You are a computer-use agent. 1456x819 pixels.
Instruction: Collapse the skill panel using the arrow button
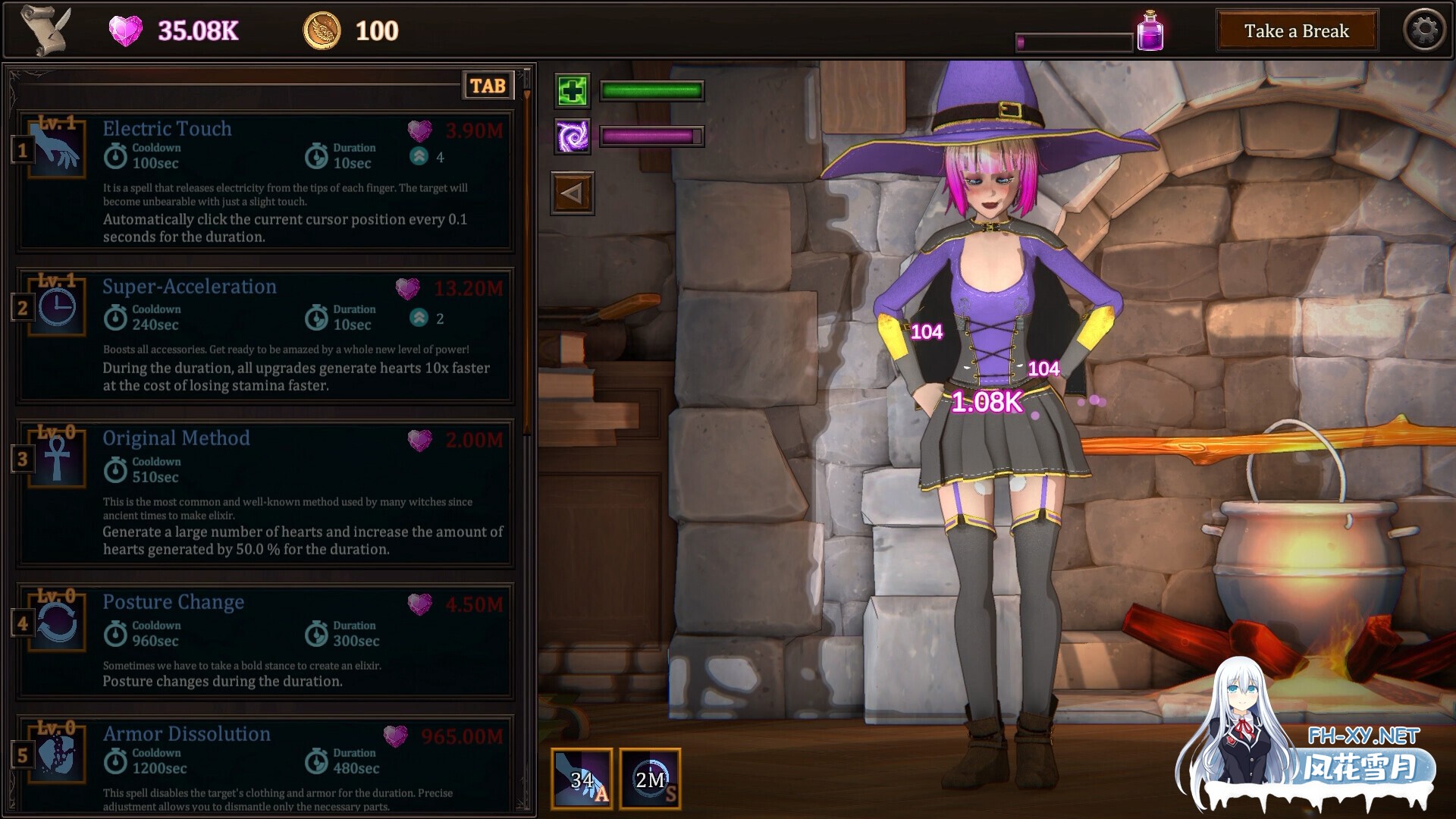pos(573,193)
